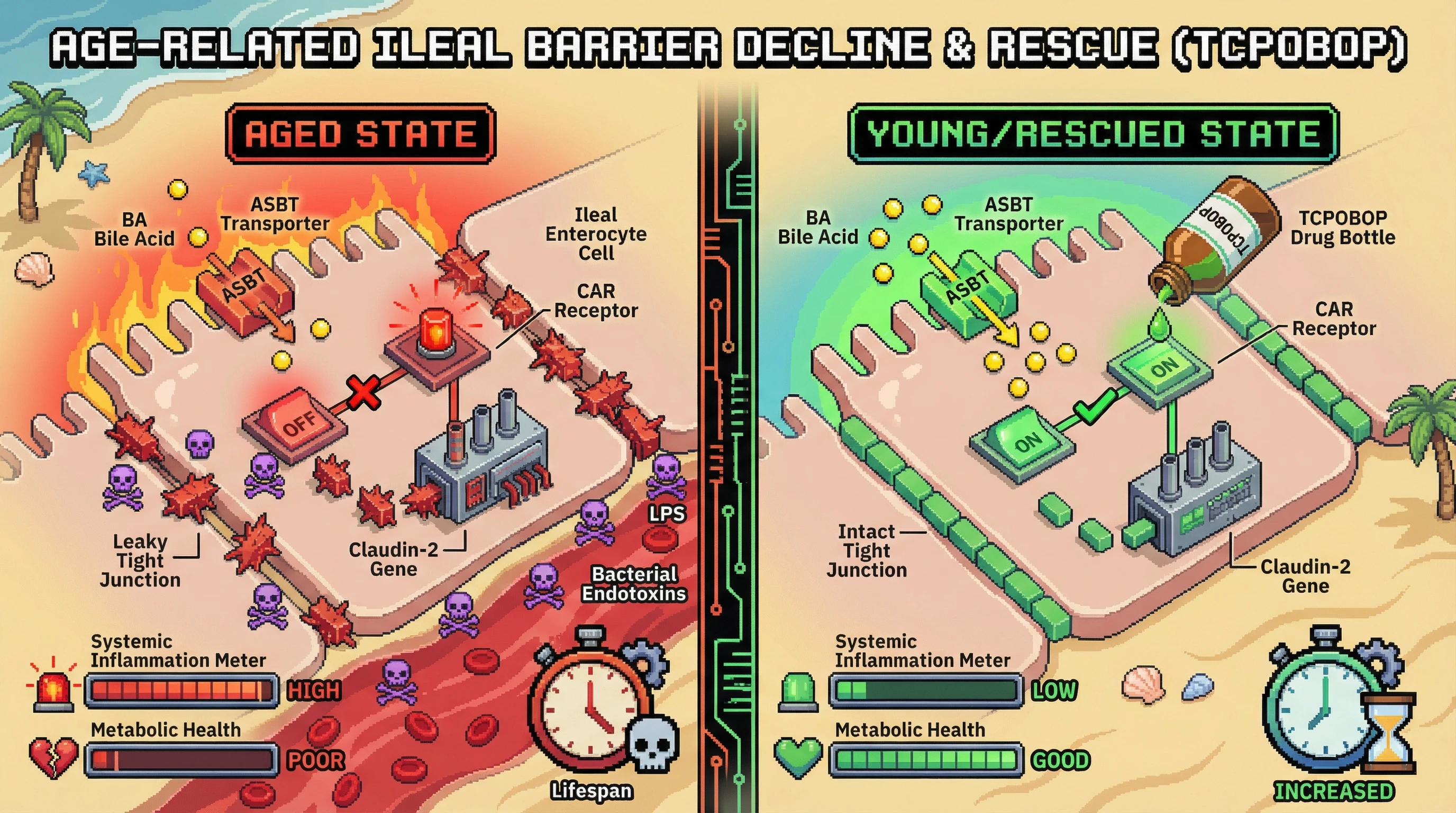
Task: Click the broken heart Metabolic Health icon
Action: [x=53, y=757]
